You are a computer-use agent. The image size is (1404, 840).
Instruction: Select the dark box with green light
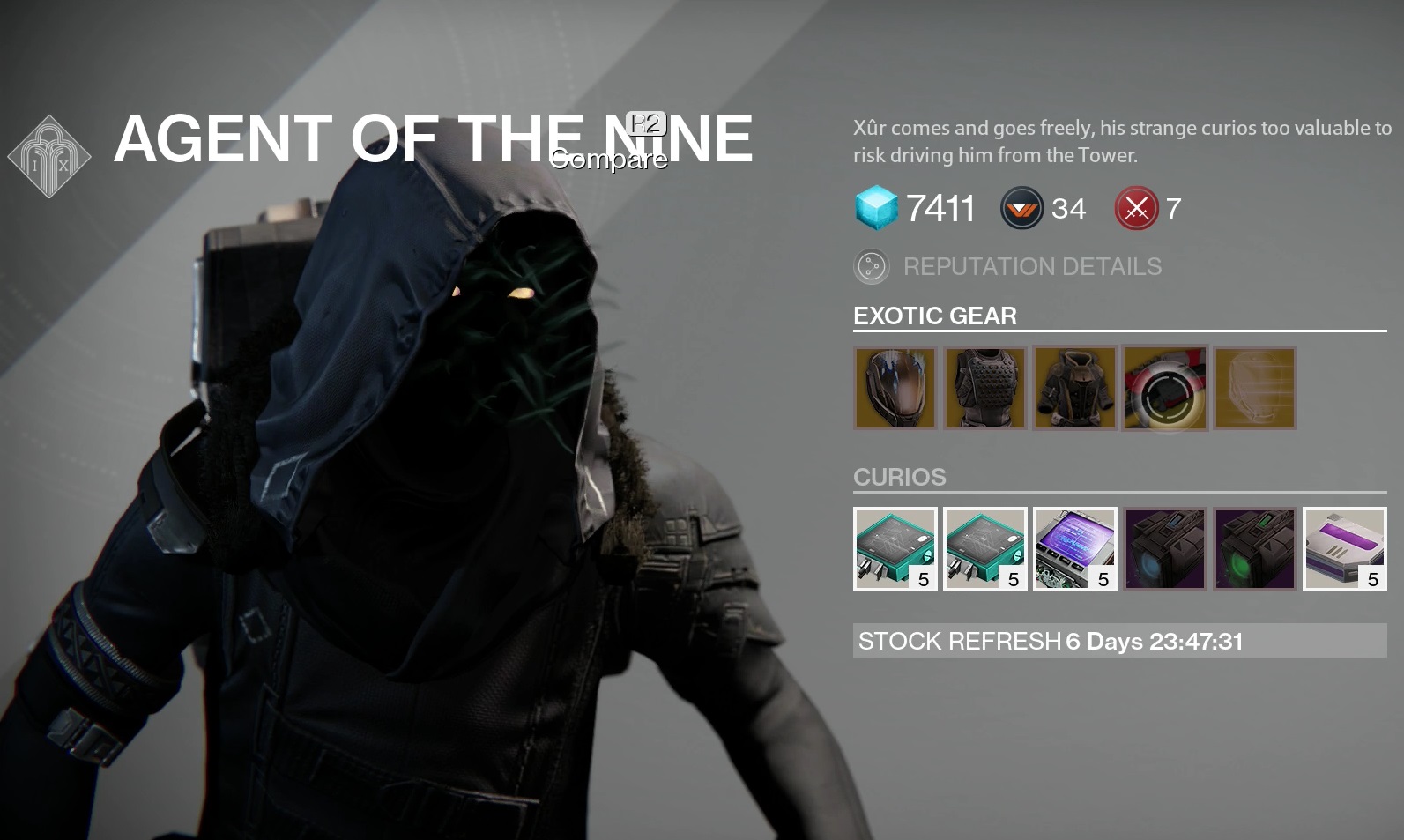(x=1255, y=549)
